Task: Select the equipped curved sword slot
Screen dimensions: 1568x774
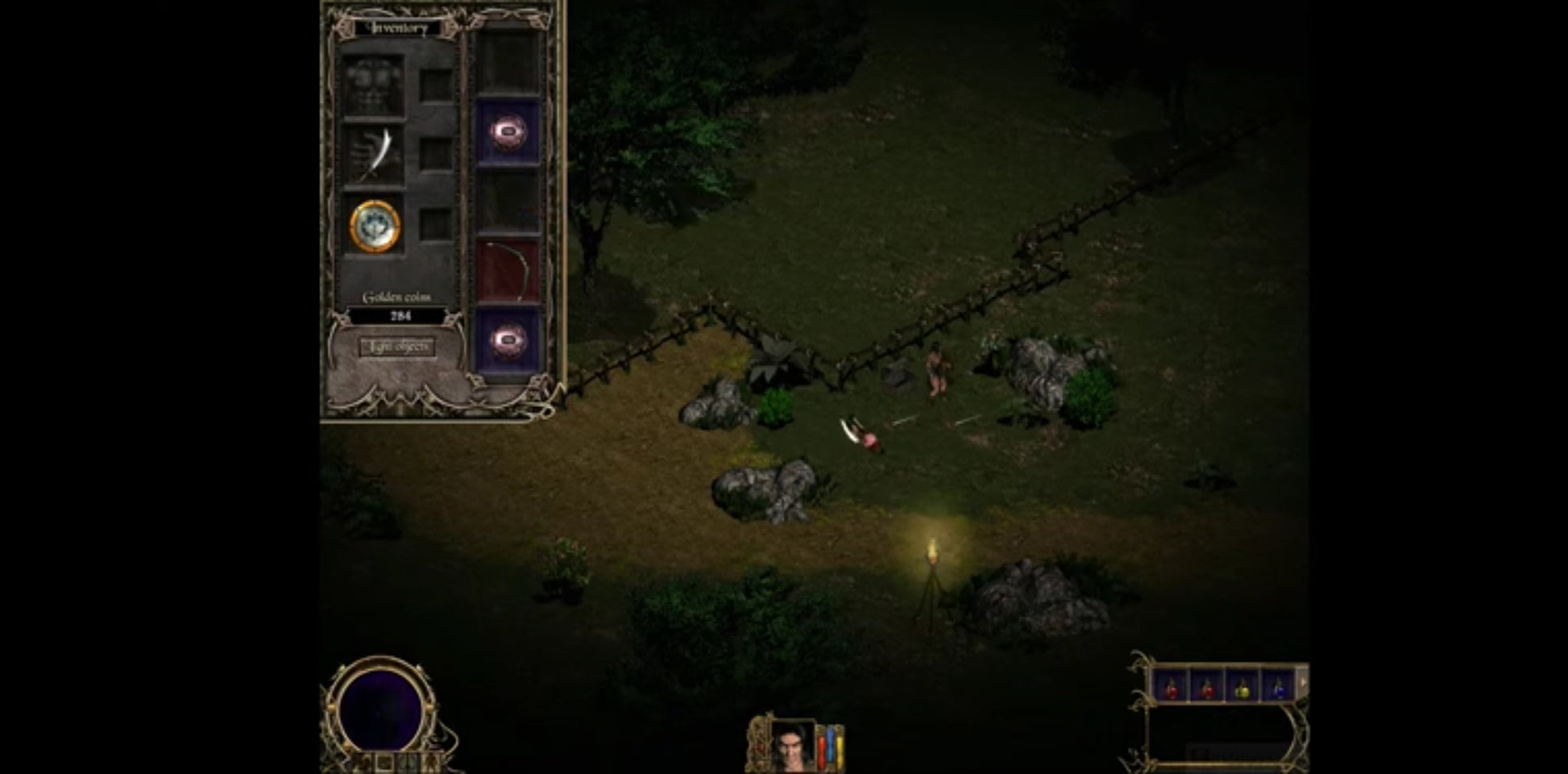Action: click(x=374, y=155)
